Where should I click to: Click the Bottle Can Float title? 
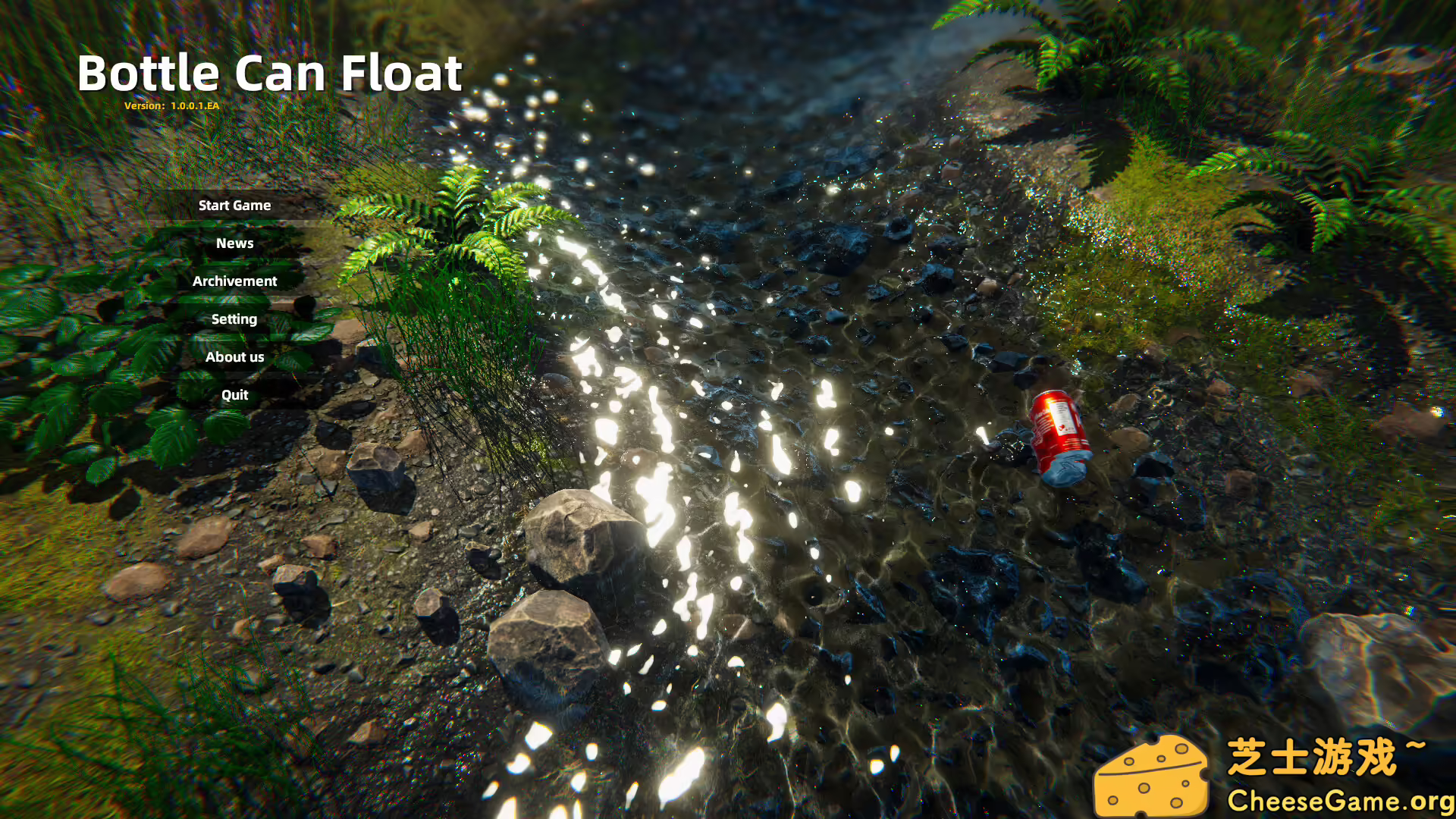coord(271,73)
